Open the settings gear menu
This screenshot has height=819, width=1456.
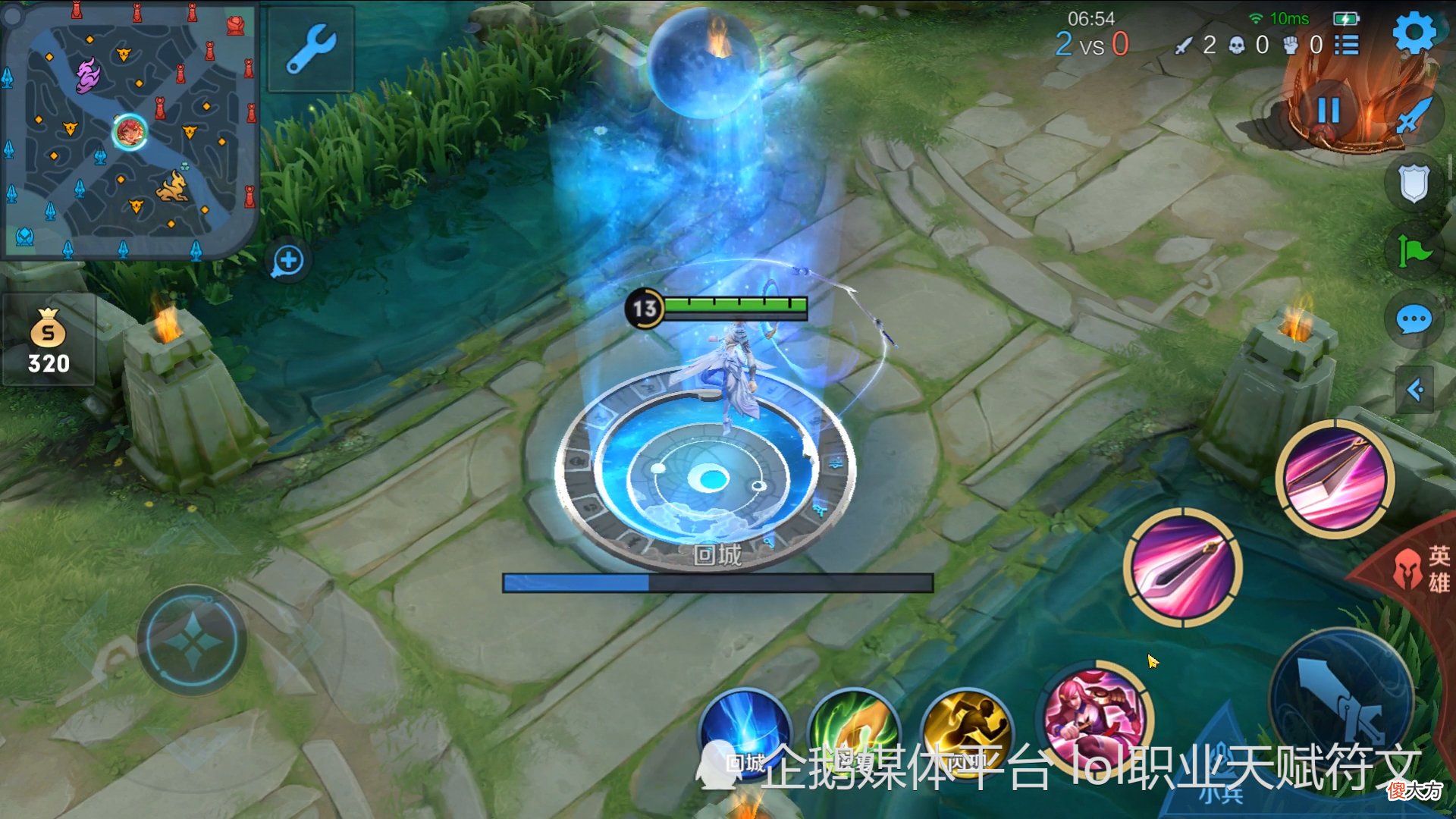click(1414, 32)
